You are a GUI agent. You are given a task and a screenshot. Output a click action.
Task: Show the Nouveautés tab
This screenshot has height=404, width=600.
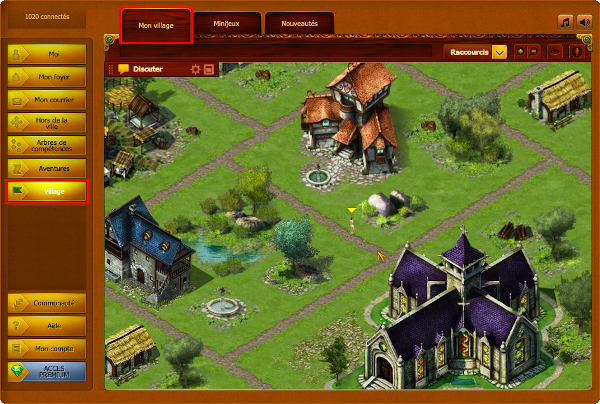[x=299, y=23]
